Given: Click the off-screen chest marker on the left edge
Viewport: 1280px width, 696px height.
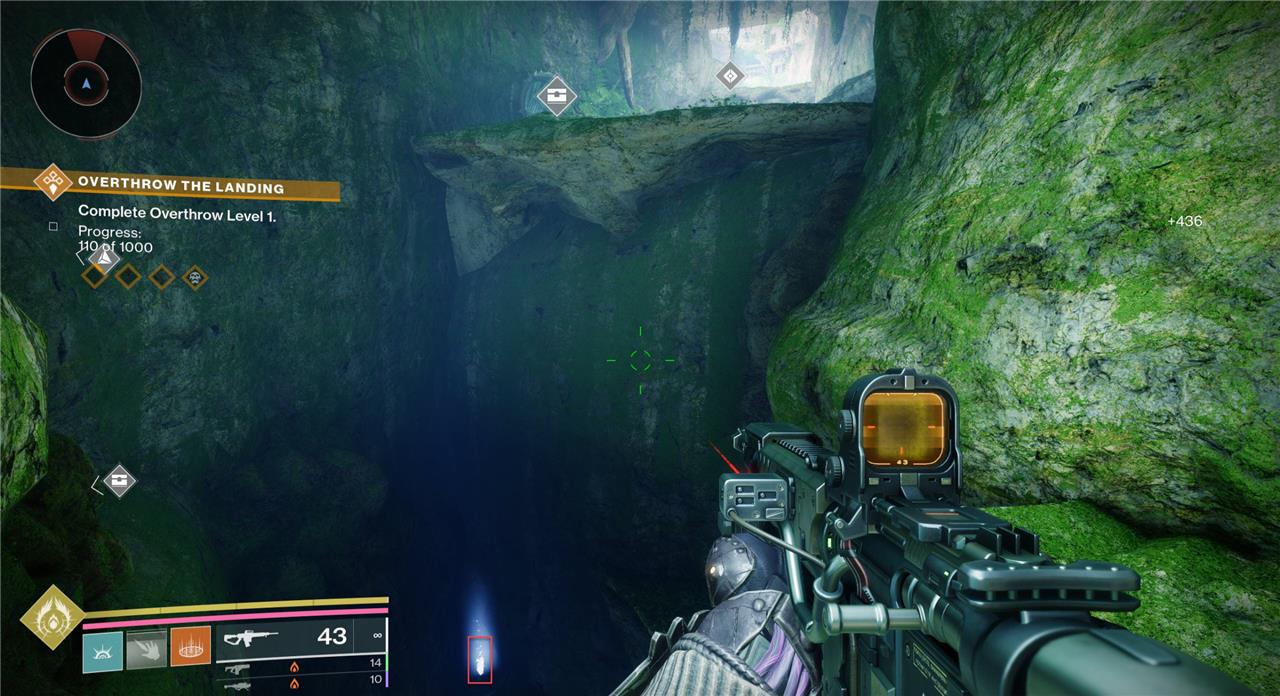Looking at the screenshot, I should [x=119, y=481].
